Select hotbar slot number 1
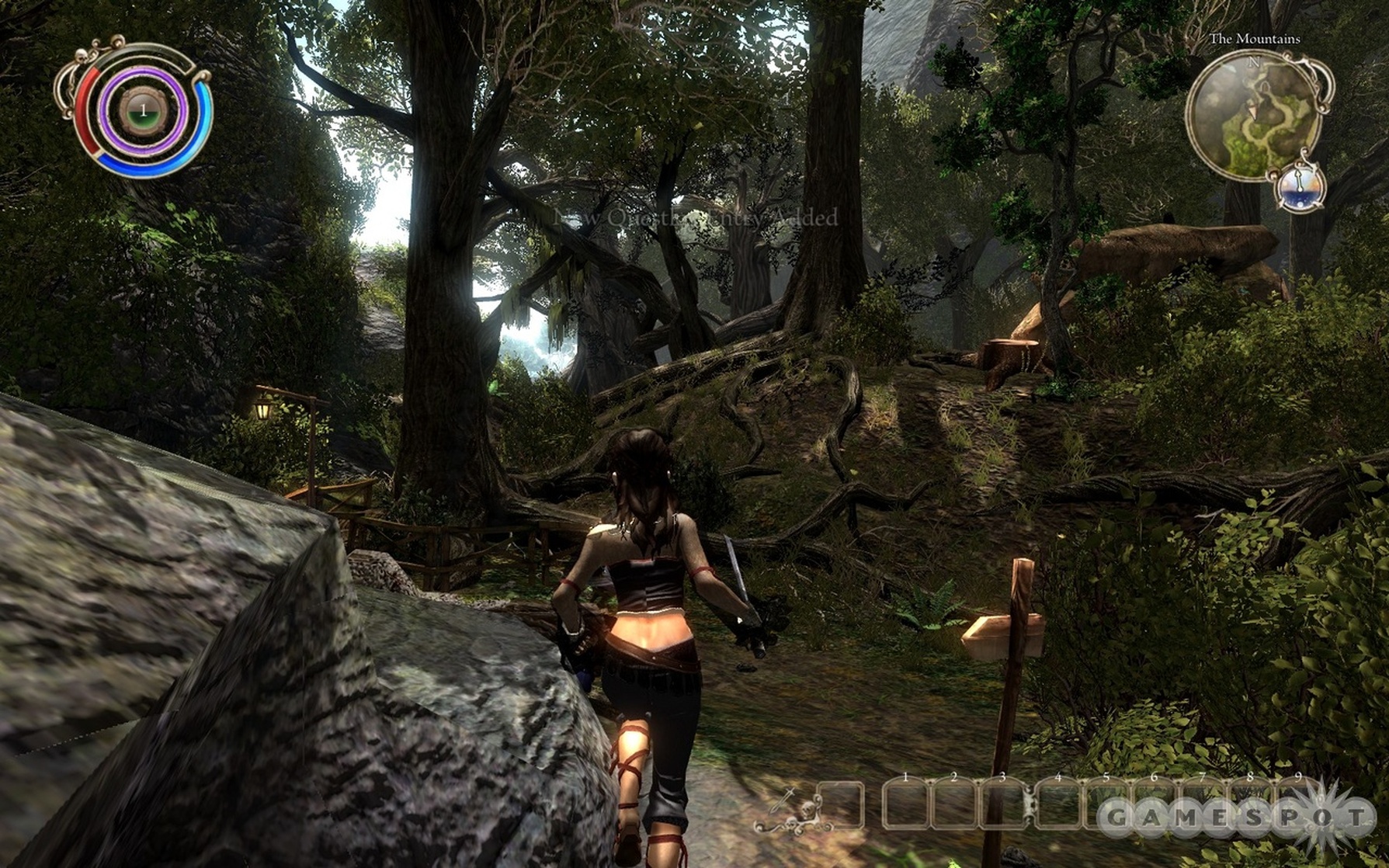This screenshot has width=1389, height=868. point(905,805)
